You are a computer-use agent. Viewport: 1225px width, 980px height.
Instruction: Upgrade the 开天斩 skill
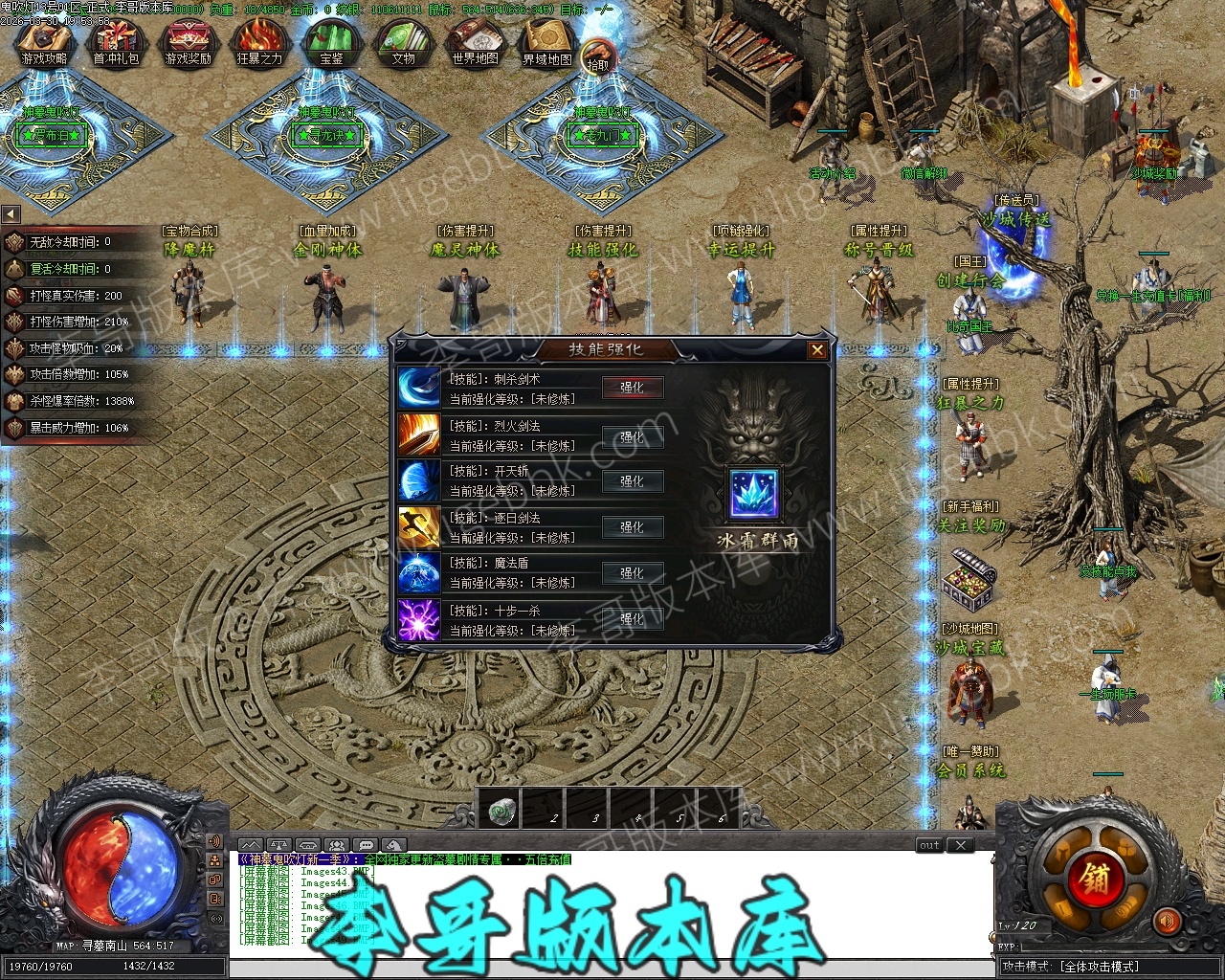632,481
